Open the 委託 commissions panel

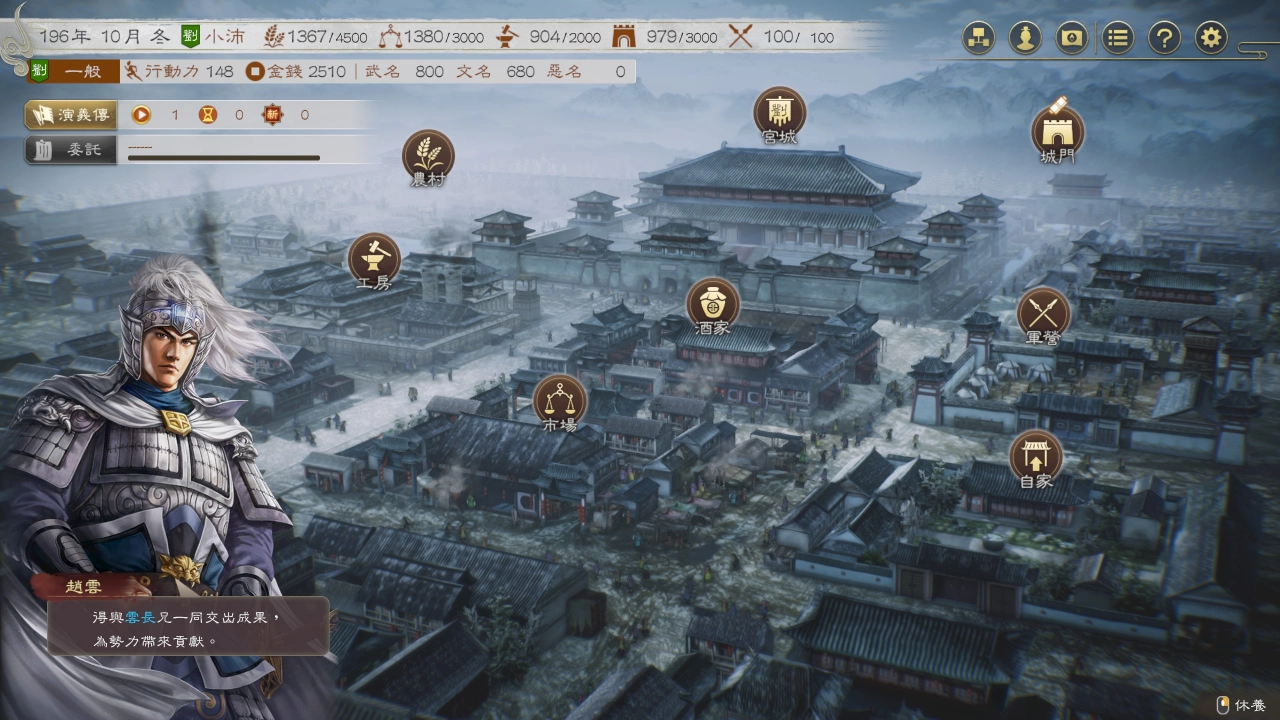pos(71,150)
